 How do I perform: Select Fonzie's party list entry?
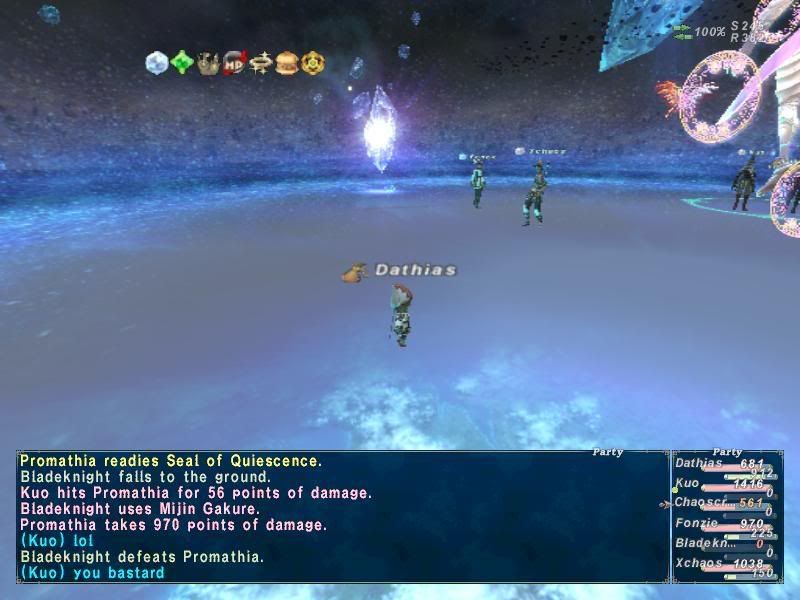tap(696, 523)
